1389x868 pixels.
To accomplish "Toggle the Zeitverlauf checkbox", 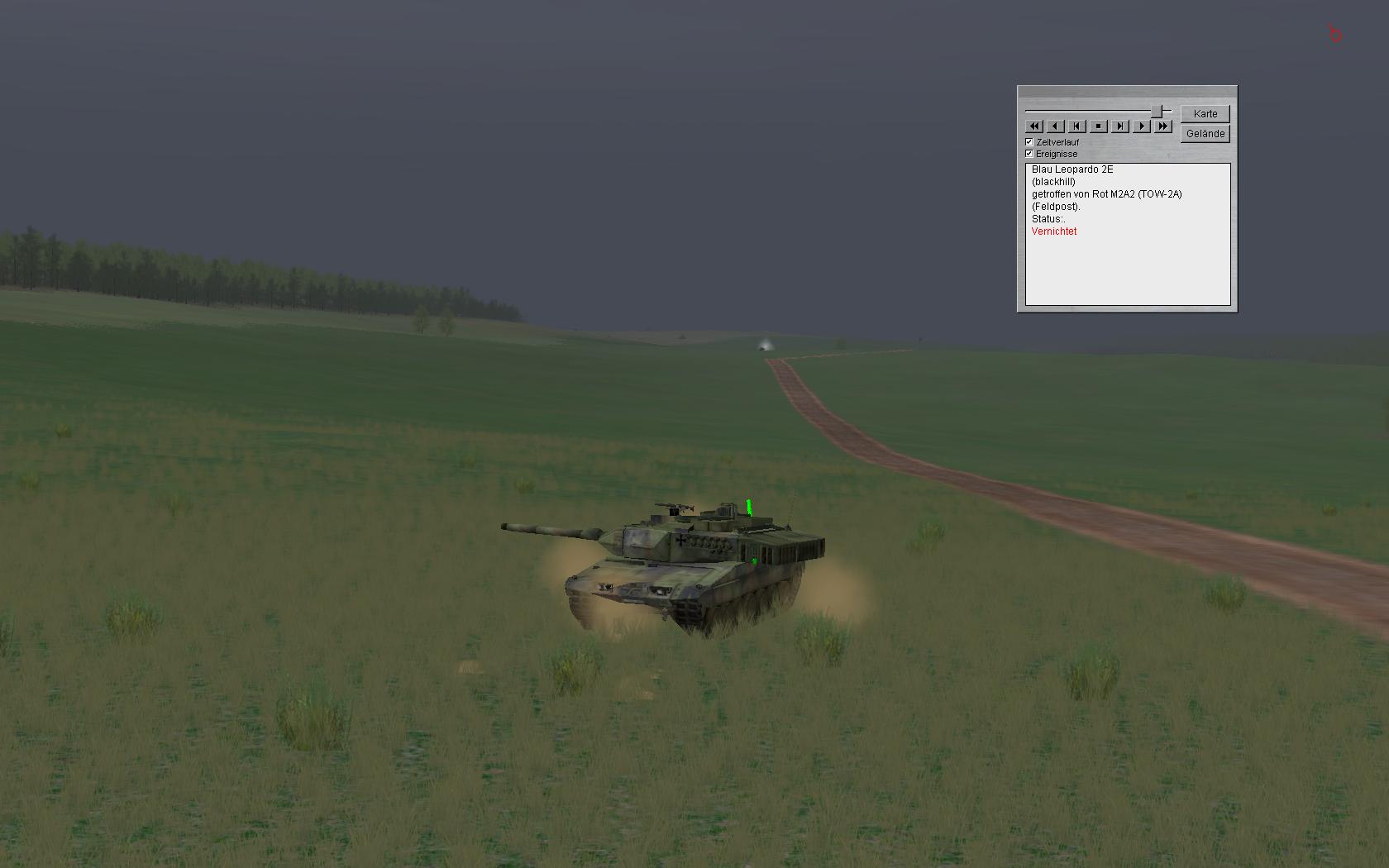I will pos(1029,142).
